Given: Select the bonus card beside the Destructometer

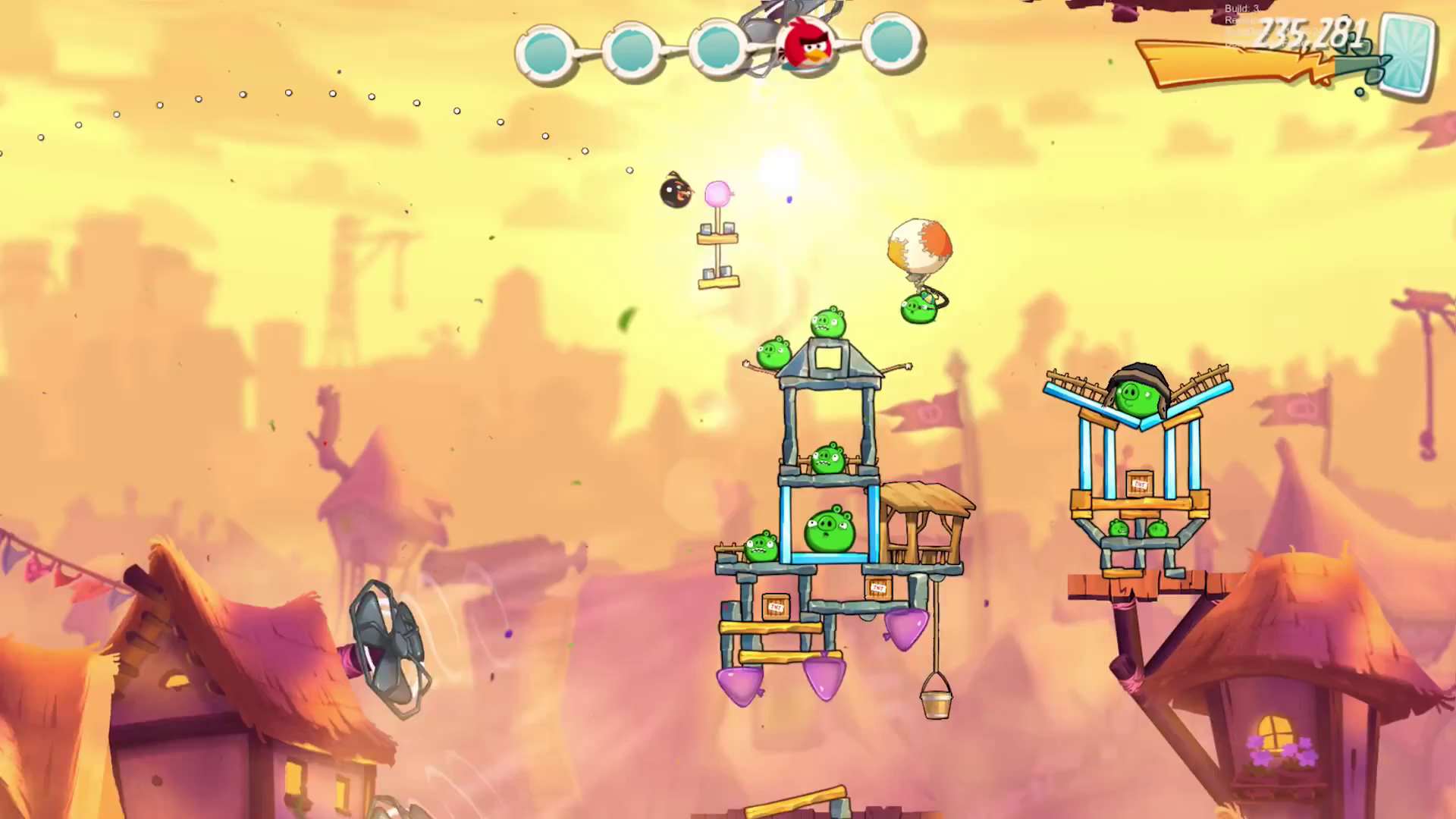Looking at the screenshot, I should click(1407, 55).
